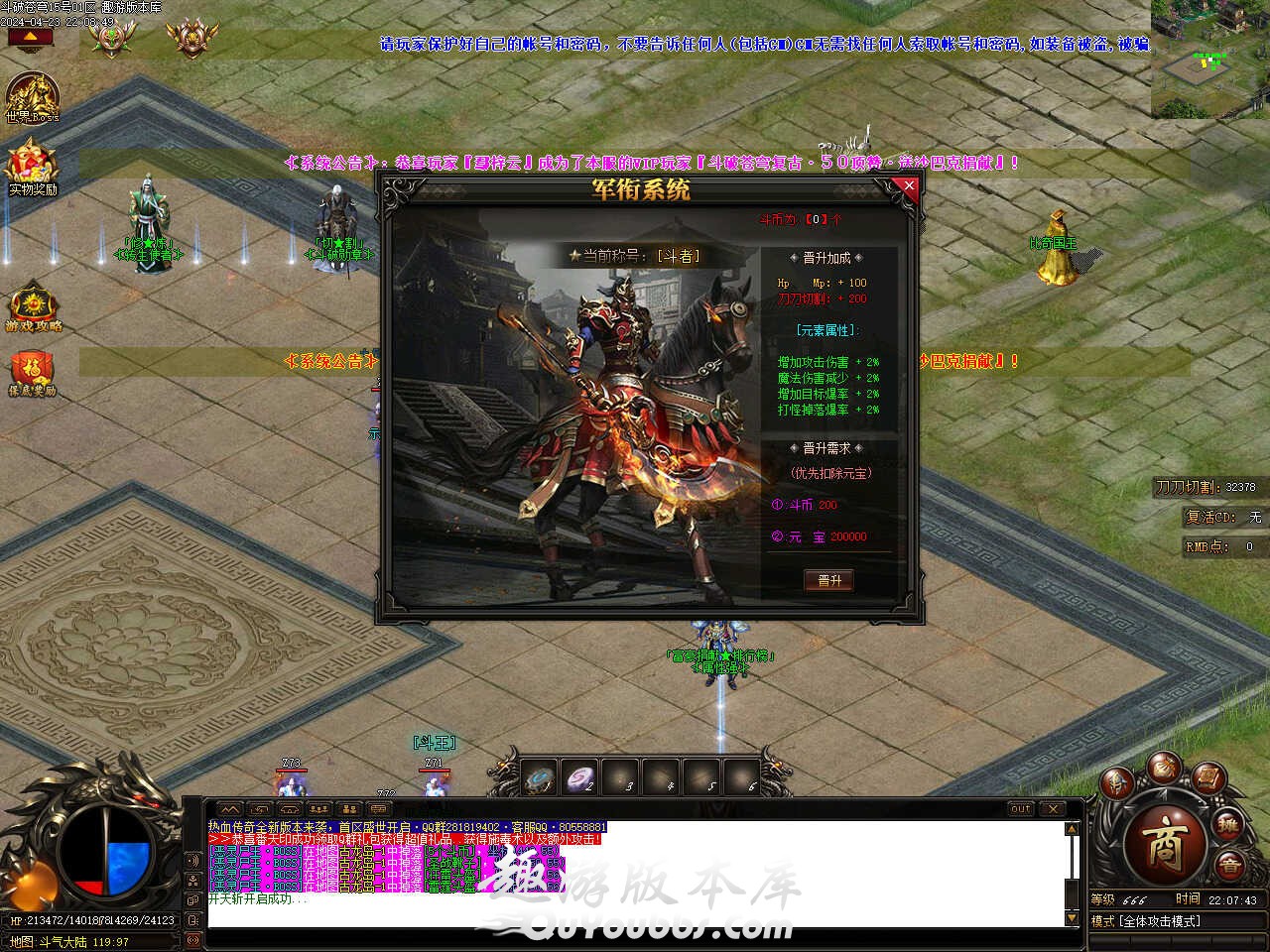Click the OUT button on chat bar

point(1020,809)
